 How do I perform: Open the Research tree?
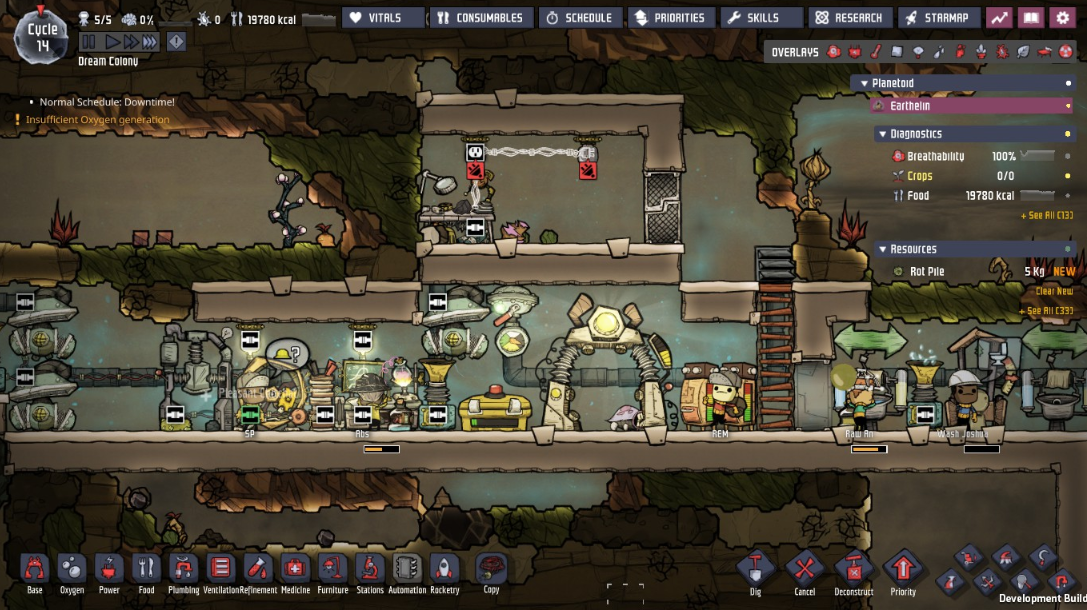point(849,18)
